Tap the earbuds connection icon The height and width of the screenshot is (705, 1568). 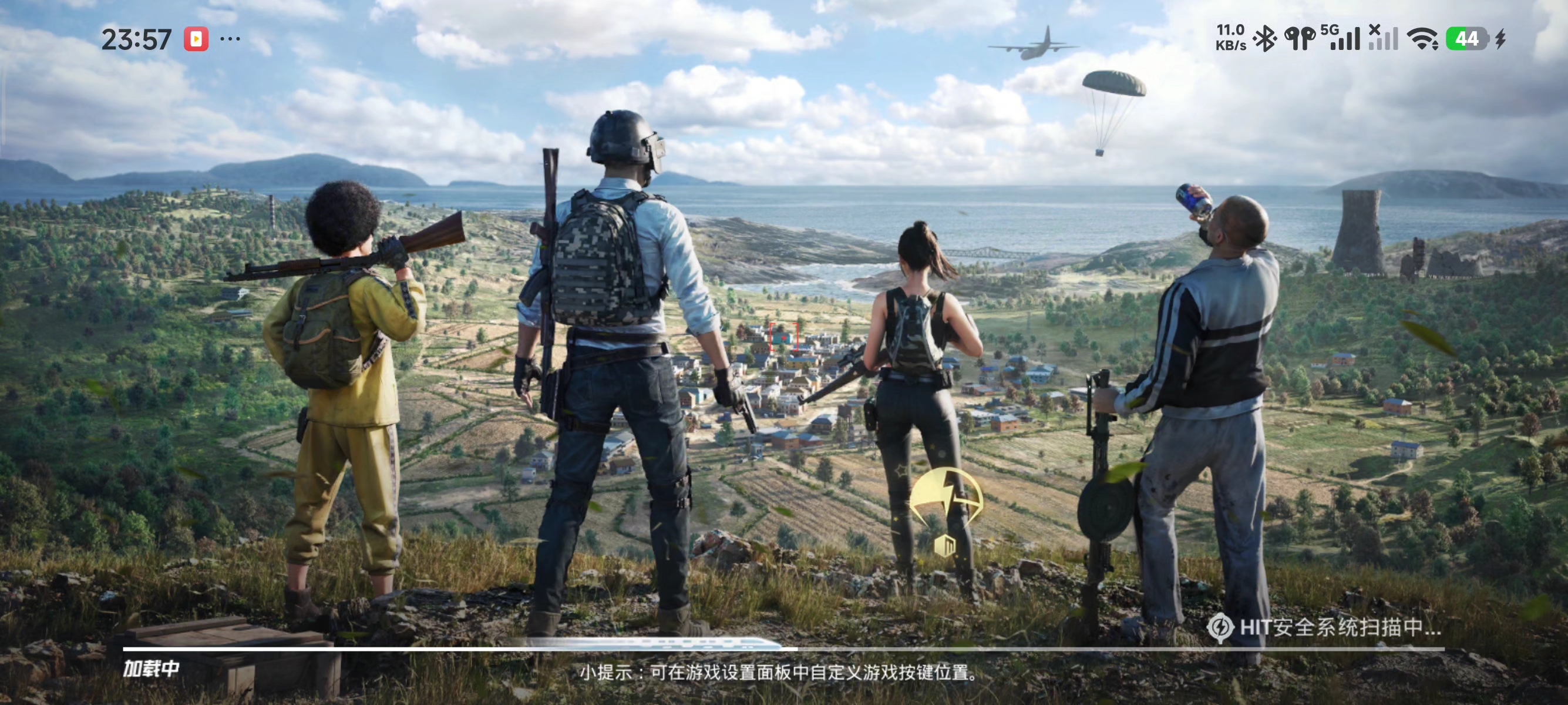(x=1300, y=40)
